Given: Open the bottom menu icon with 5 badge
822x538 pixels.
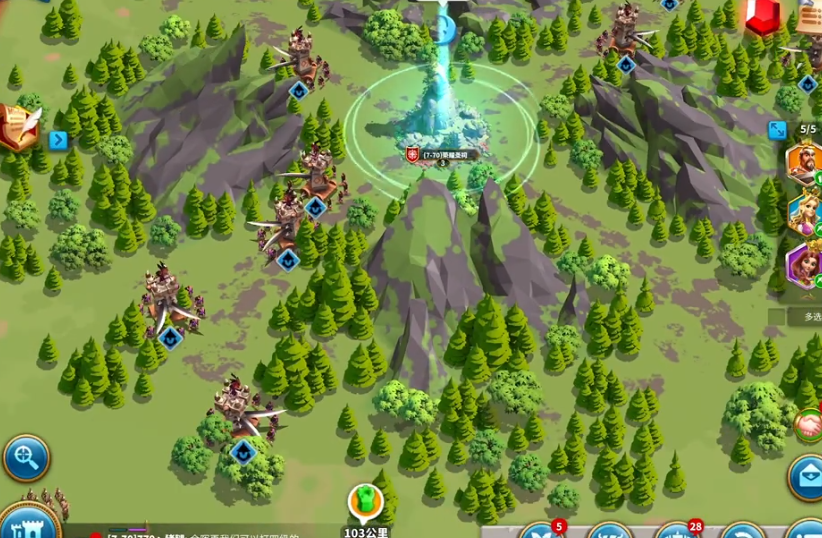Looking at the screenshot, I should [542, 531].
